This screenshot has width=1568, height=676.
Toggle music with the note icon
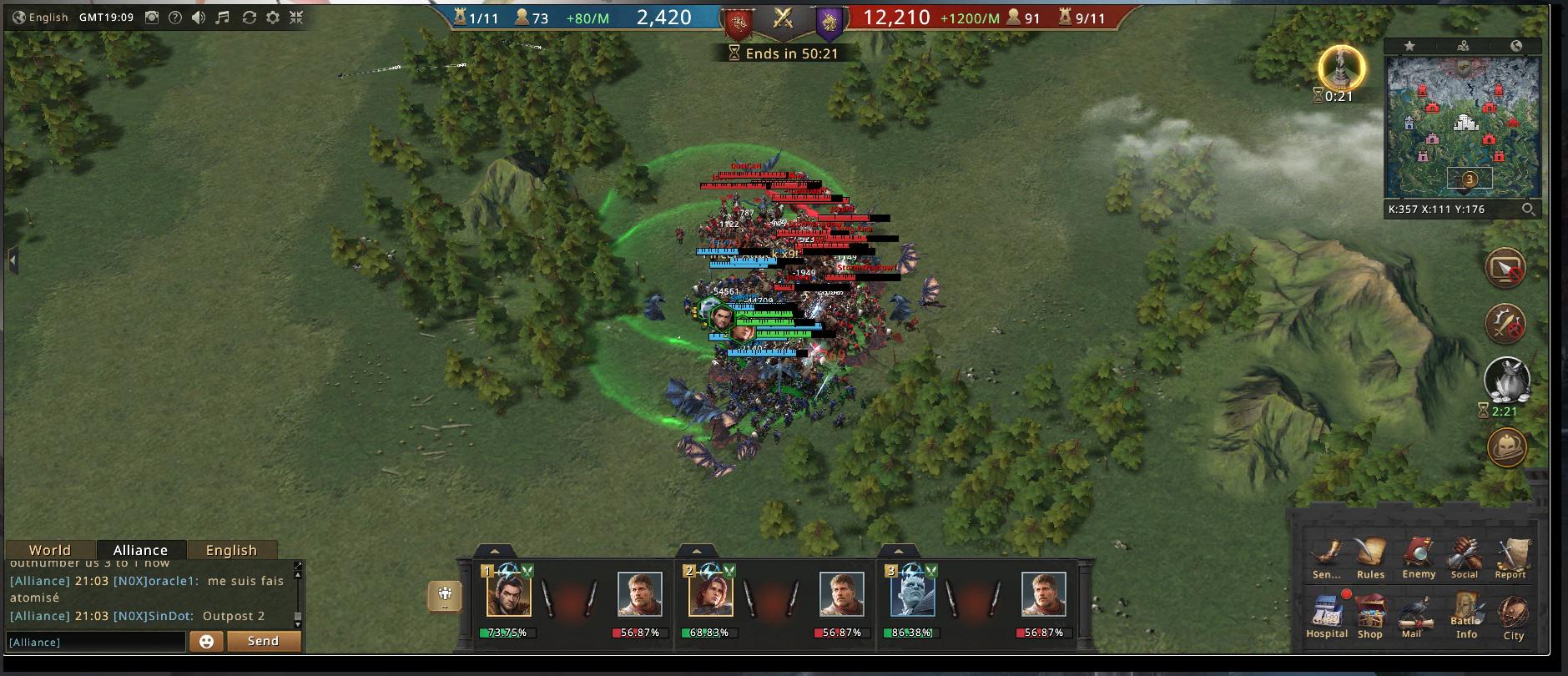click(x=223, y=18)
